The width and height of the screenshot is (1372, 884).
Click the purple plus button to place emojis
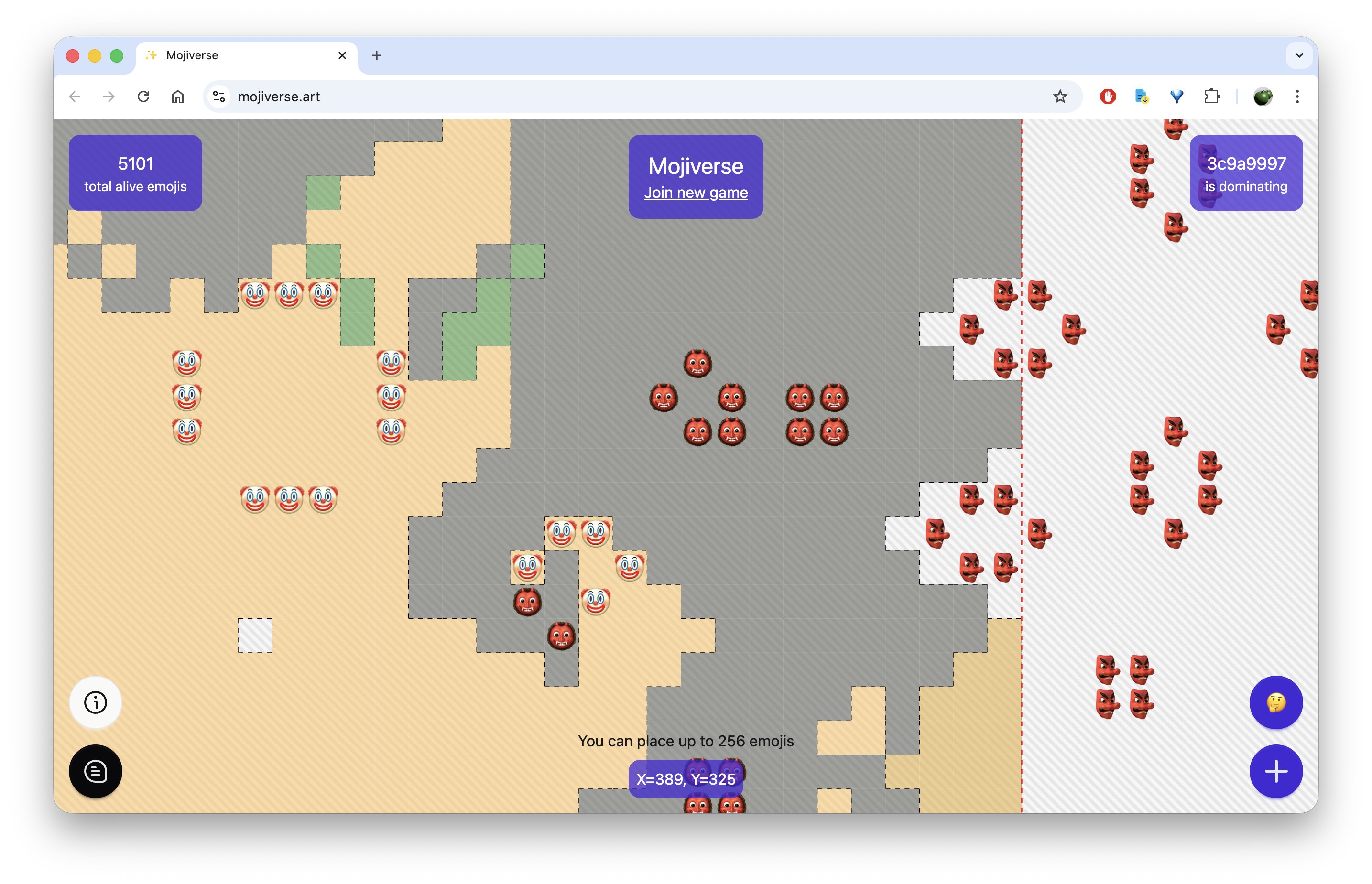coord(1276,772)
